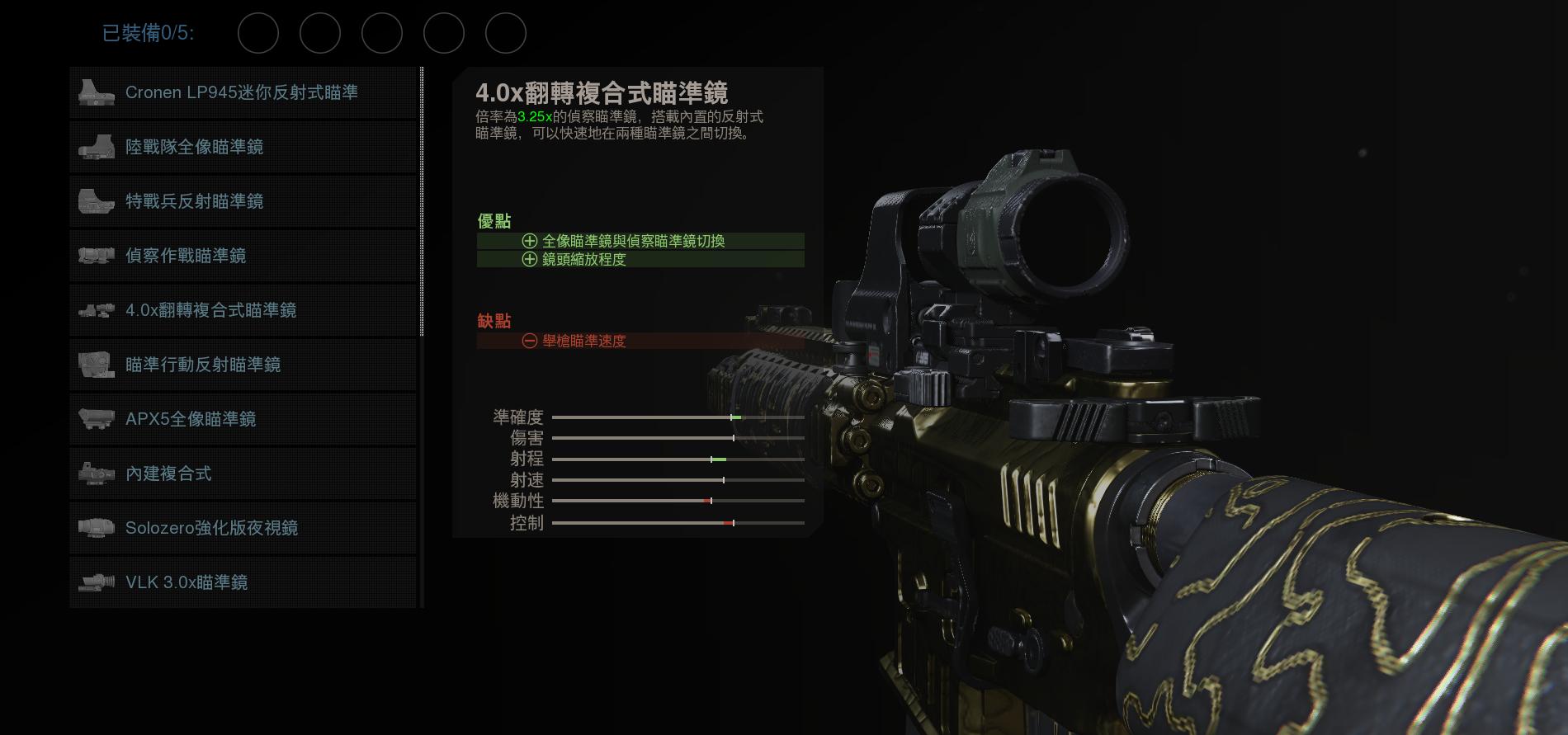Select the third attachment slot circle
1568x735 pixels.
tap(382, 34)
